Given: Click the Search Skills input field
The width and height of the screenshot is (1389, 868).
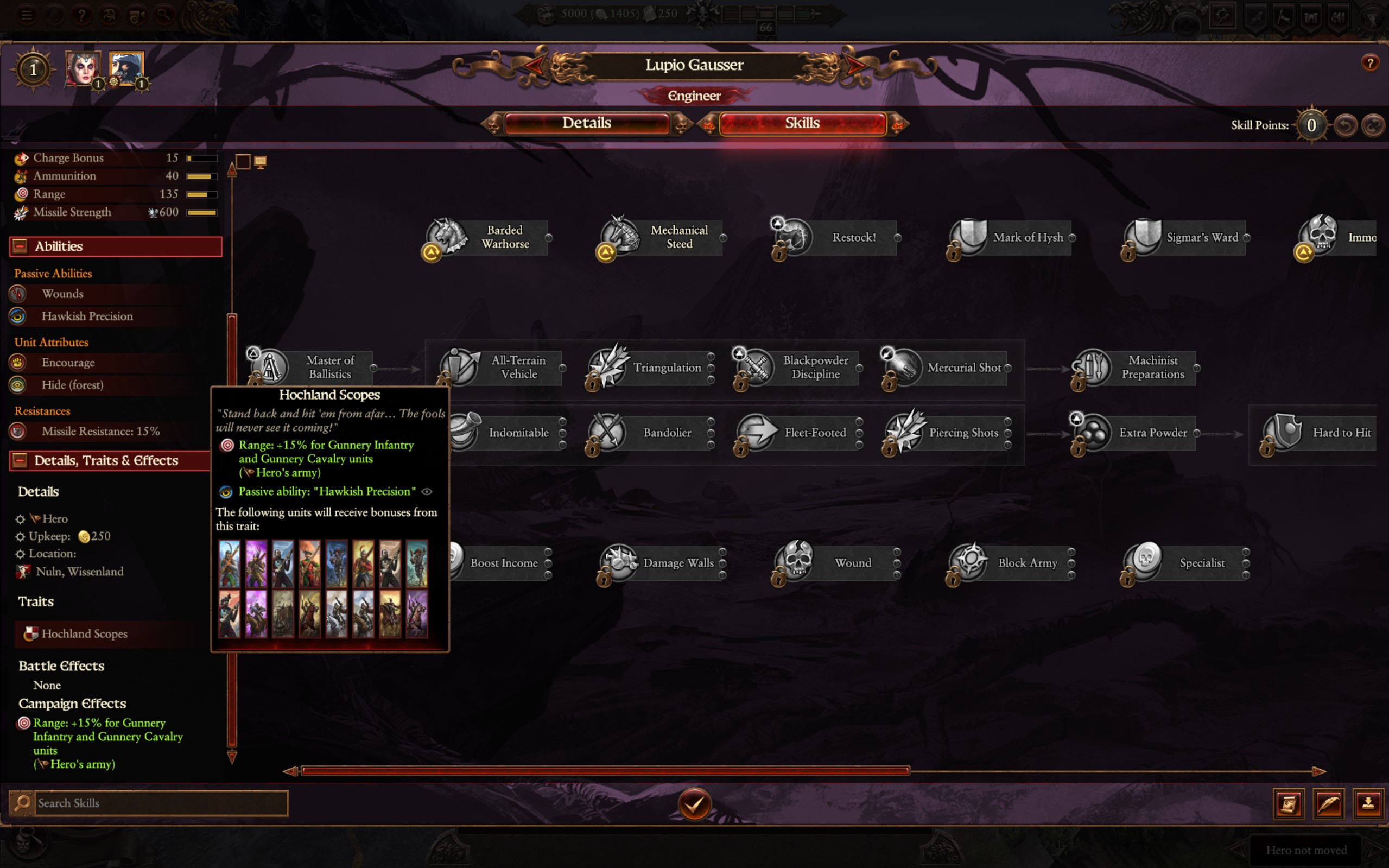Looking at the screenshot, I should [x=161, y=803].
